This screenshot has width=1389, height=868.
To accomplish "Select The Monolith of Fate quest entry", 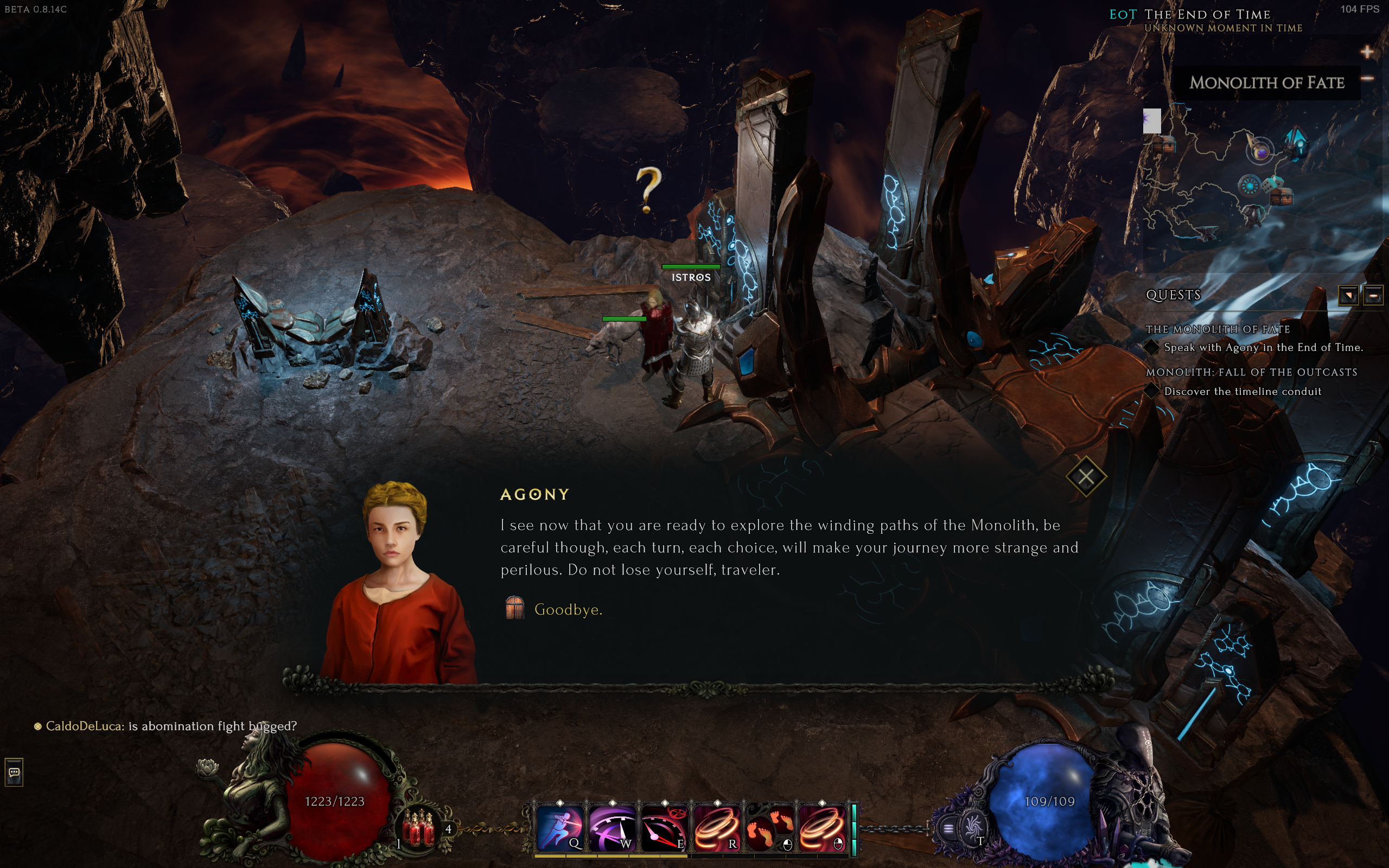I will 1218,329.
